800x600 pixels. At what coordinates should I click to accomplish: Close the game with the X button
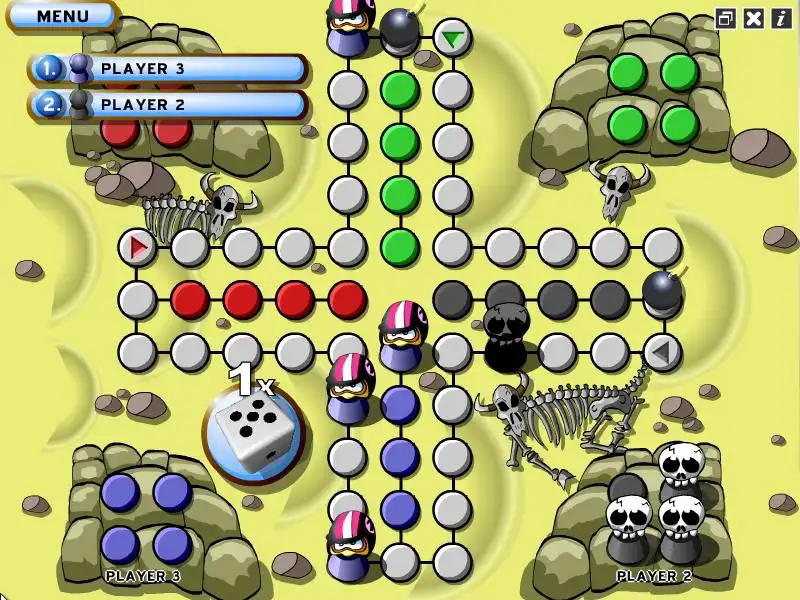(x=754, y=18)
